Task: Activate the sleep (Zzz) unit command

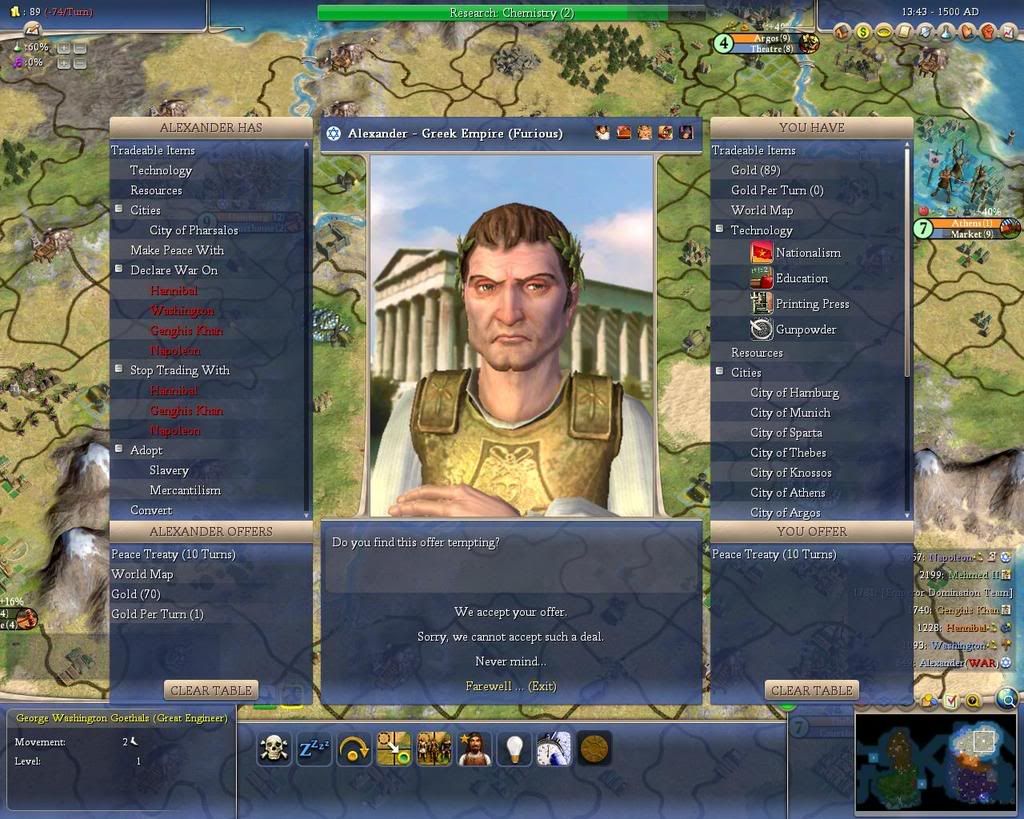Action: pos(314,748)
